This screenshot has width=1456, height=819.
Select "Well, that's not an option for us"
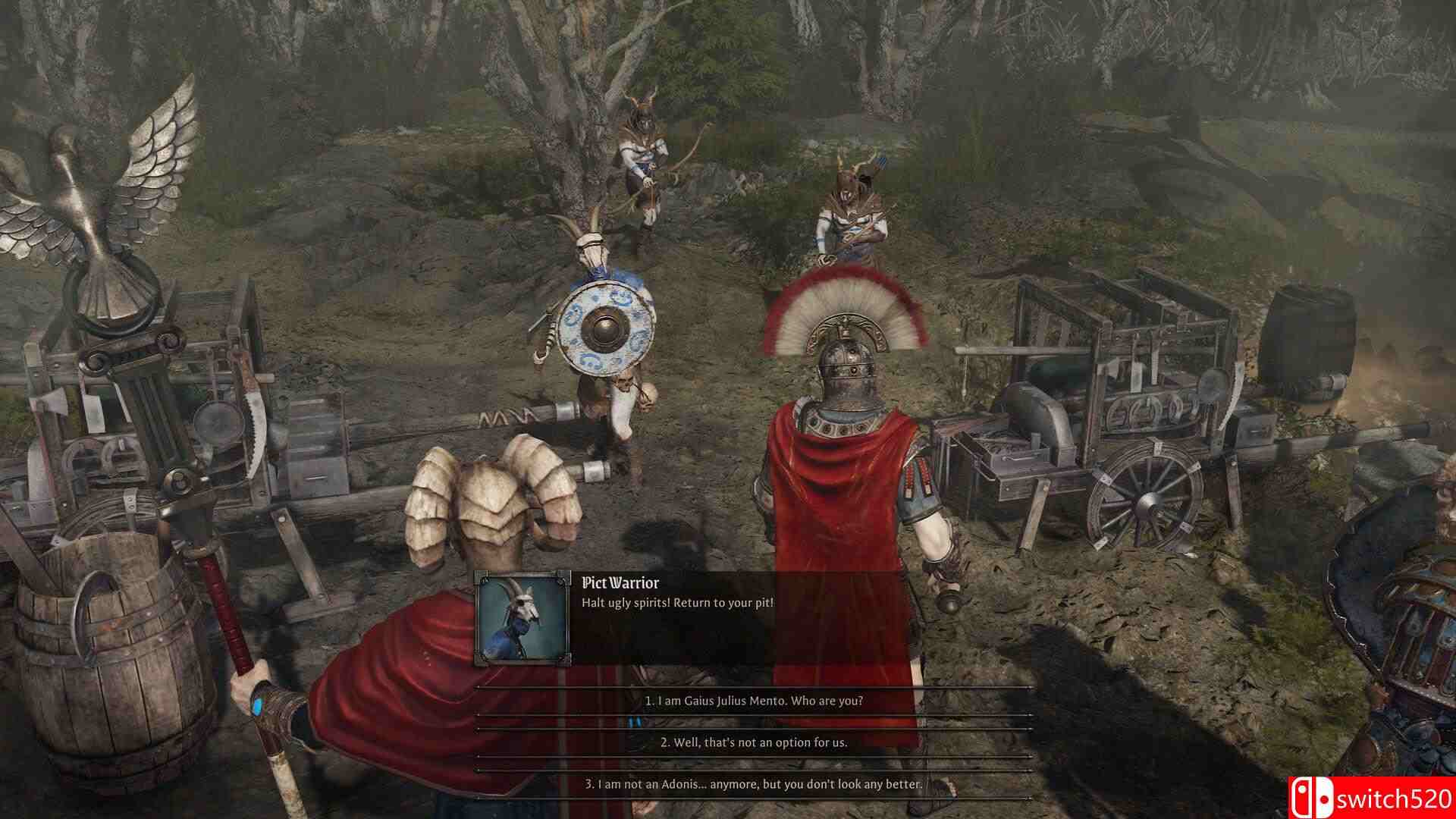tap(754, 742)
